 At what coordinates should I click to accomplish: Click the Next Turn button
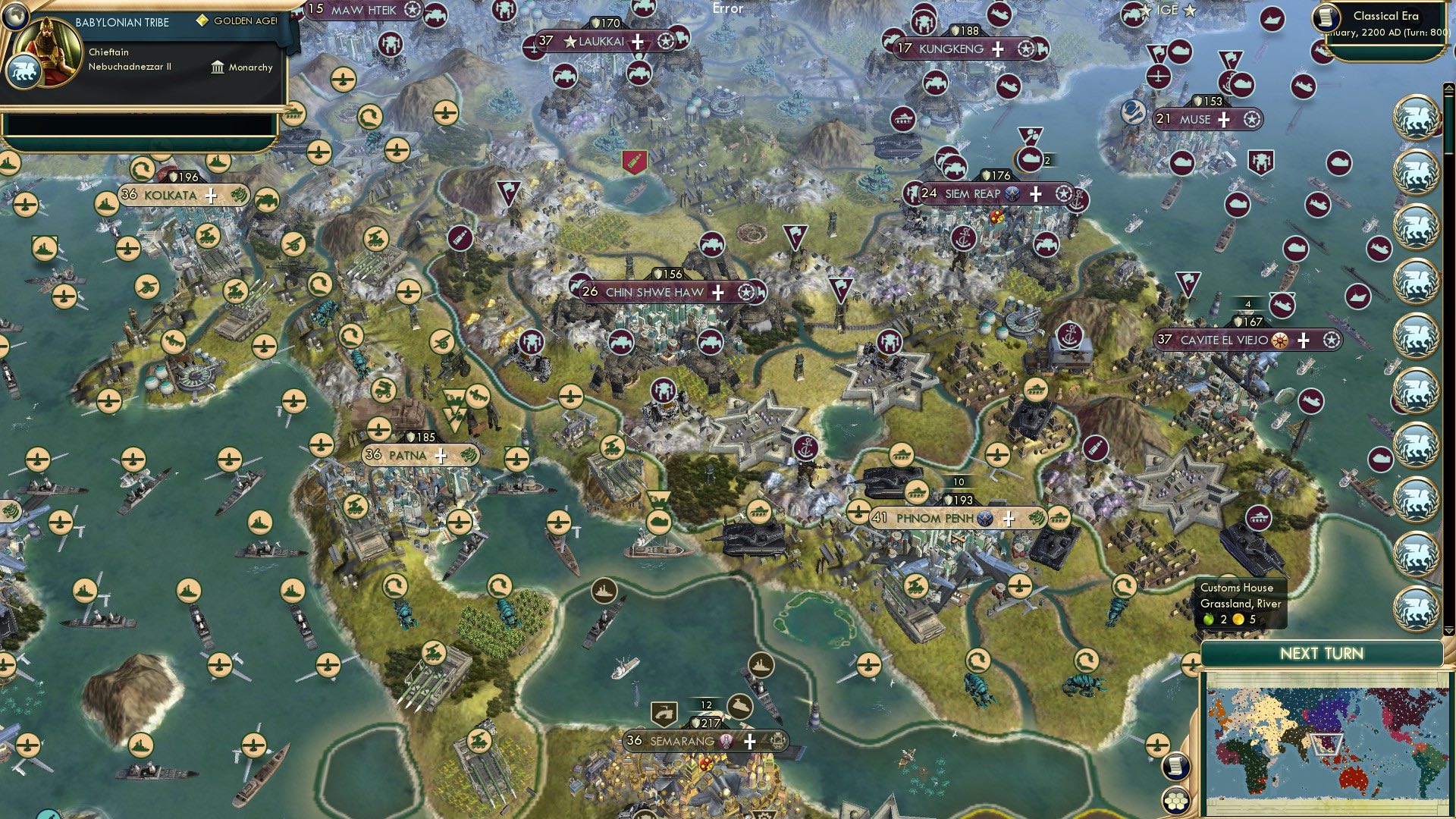click(1323, 652)
